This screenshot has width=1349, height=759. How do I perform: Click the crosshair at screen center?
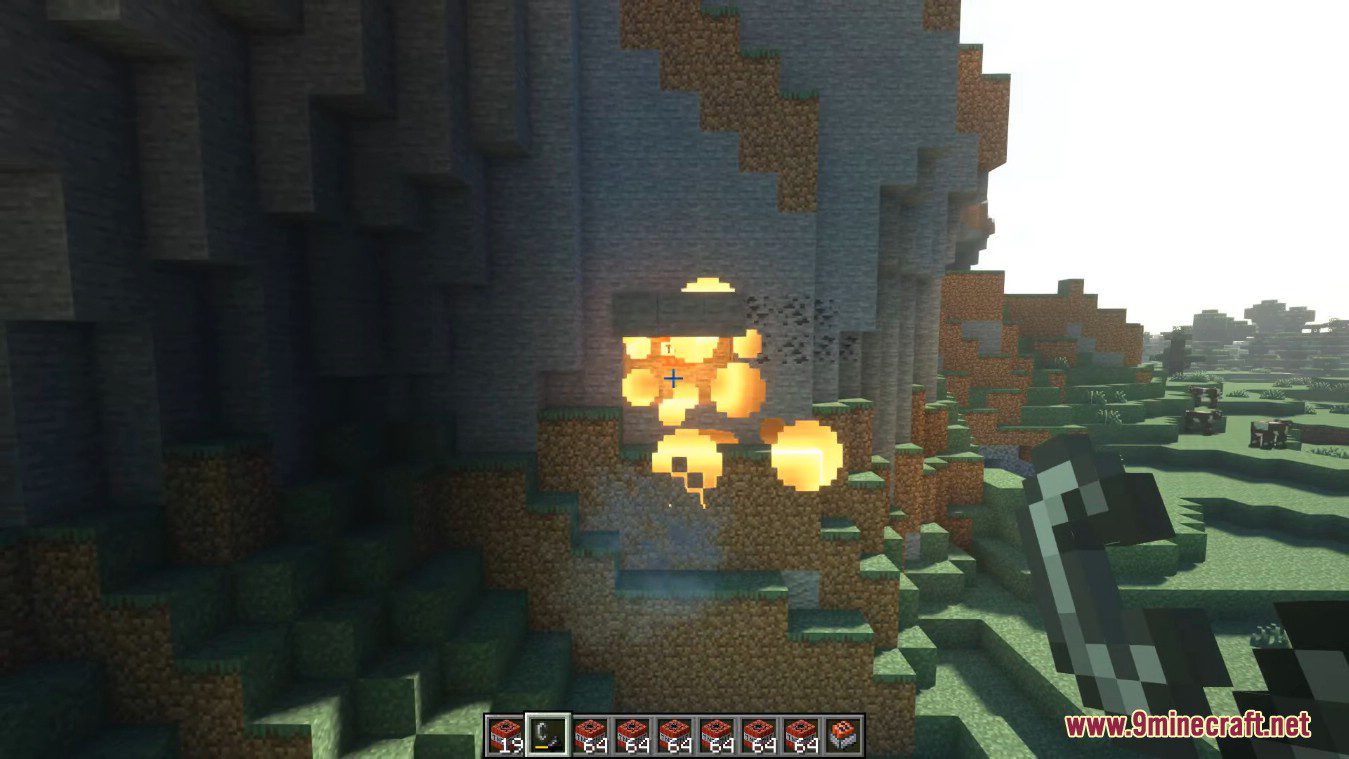(x=672, y=378)
